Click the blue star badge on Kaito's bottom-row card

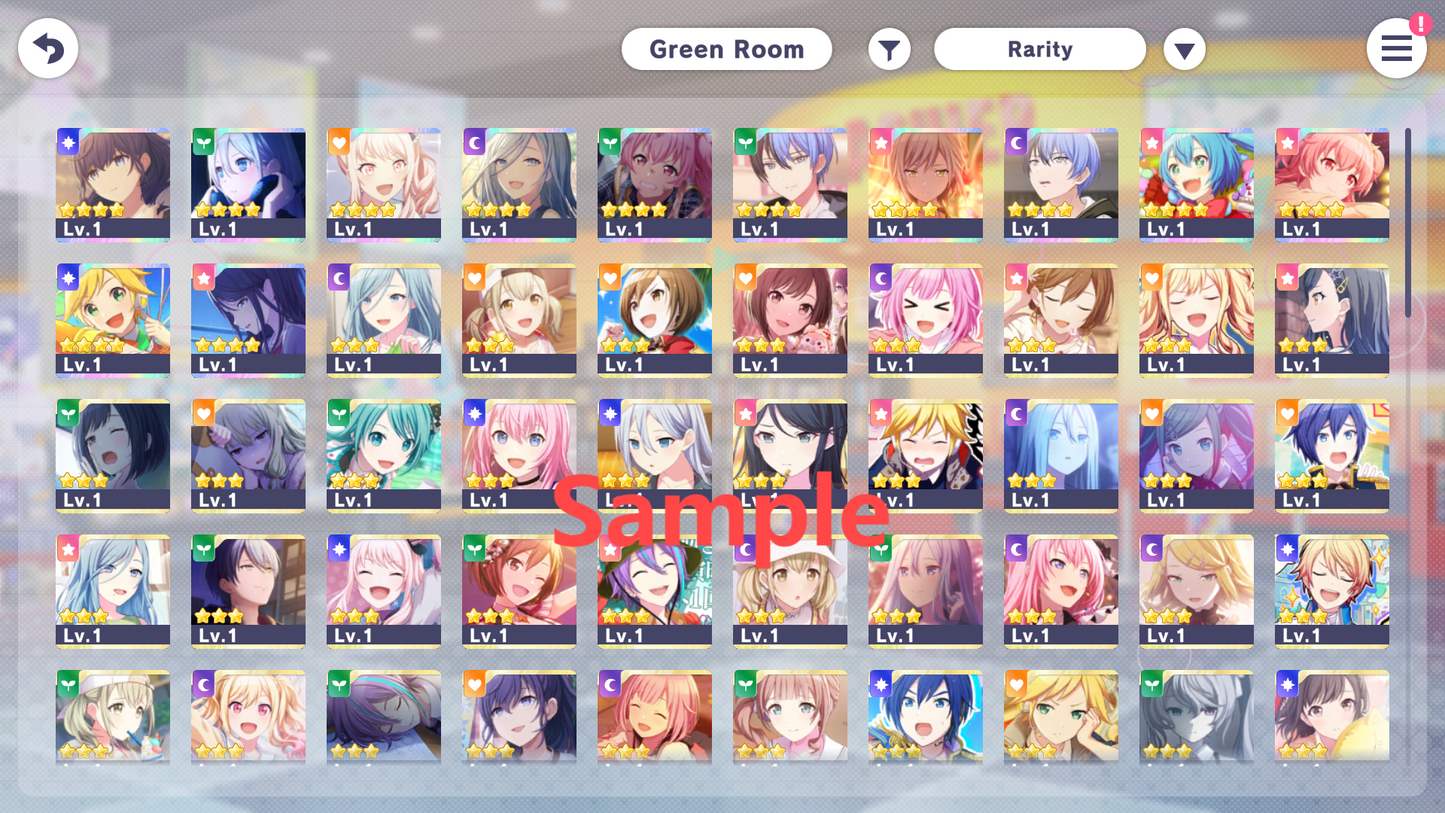(x=879, y=684)
